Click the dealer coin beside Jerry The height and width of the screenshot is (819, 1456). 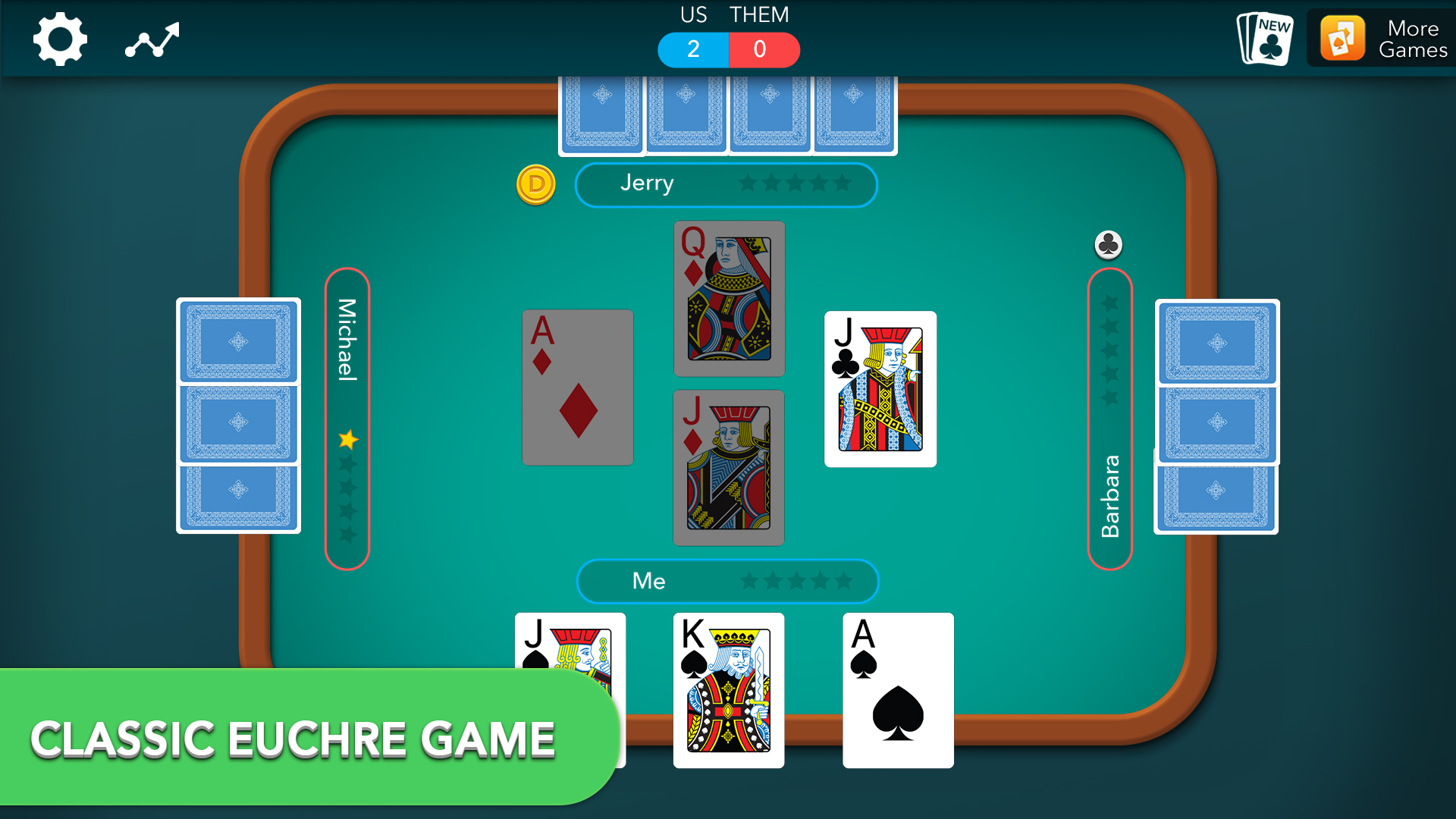[536, 184]
